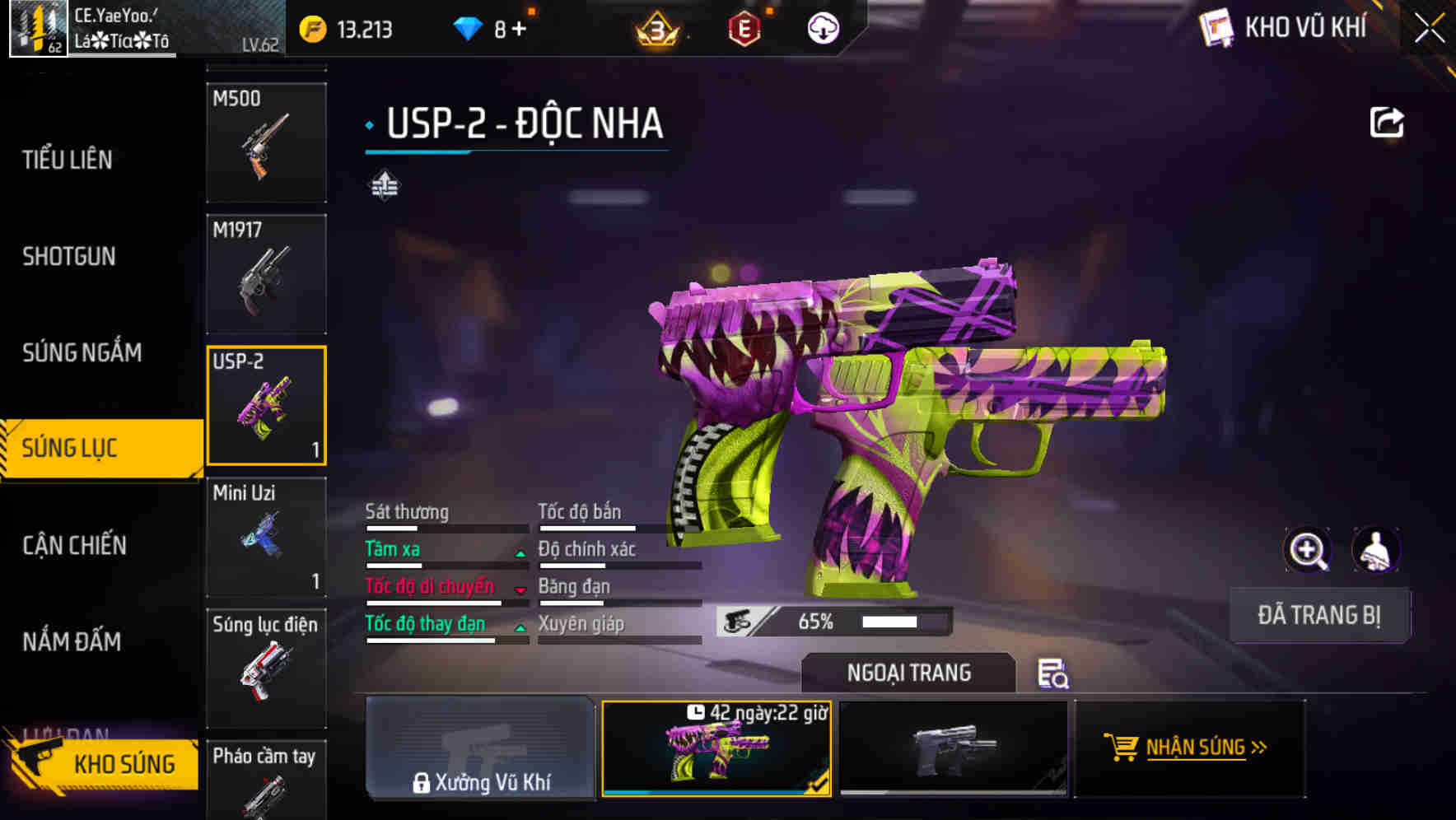The image size is (1456, 820).
Task: Open the Cận Chiến category list
Action: (72, 545)
